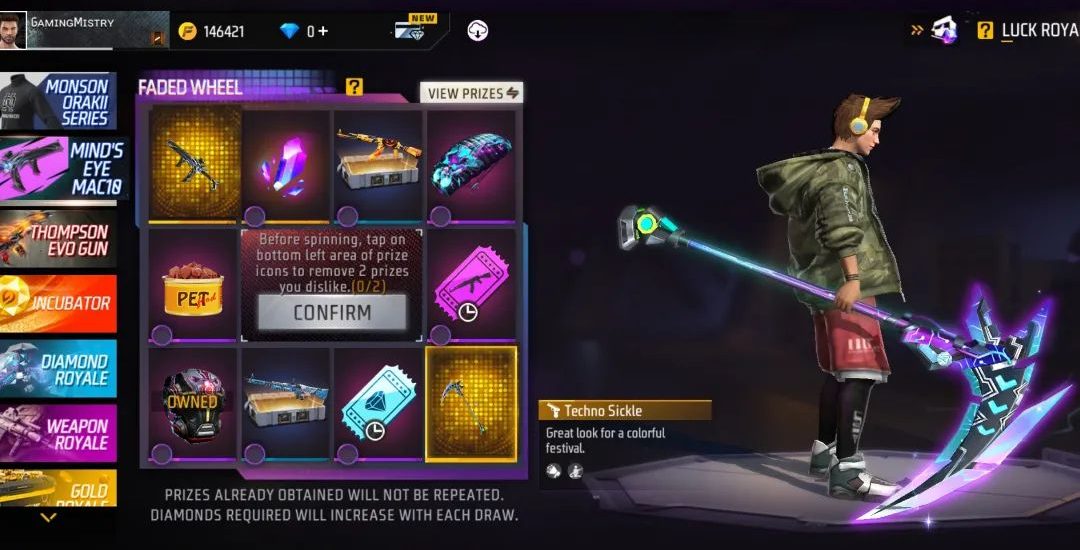Open the View Prizes list
Screen dimensions: 1080x550
click(472, 93)
